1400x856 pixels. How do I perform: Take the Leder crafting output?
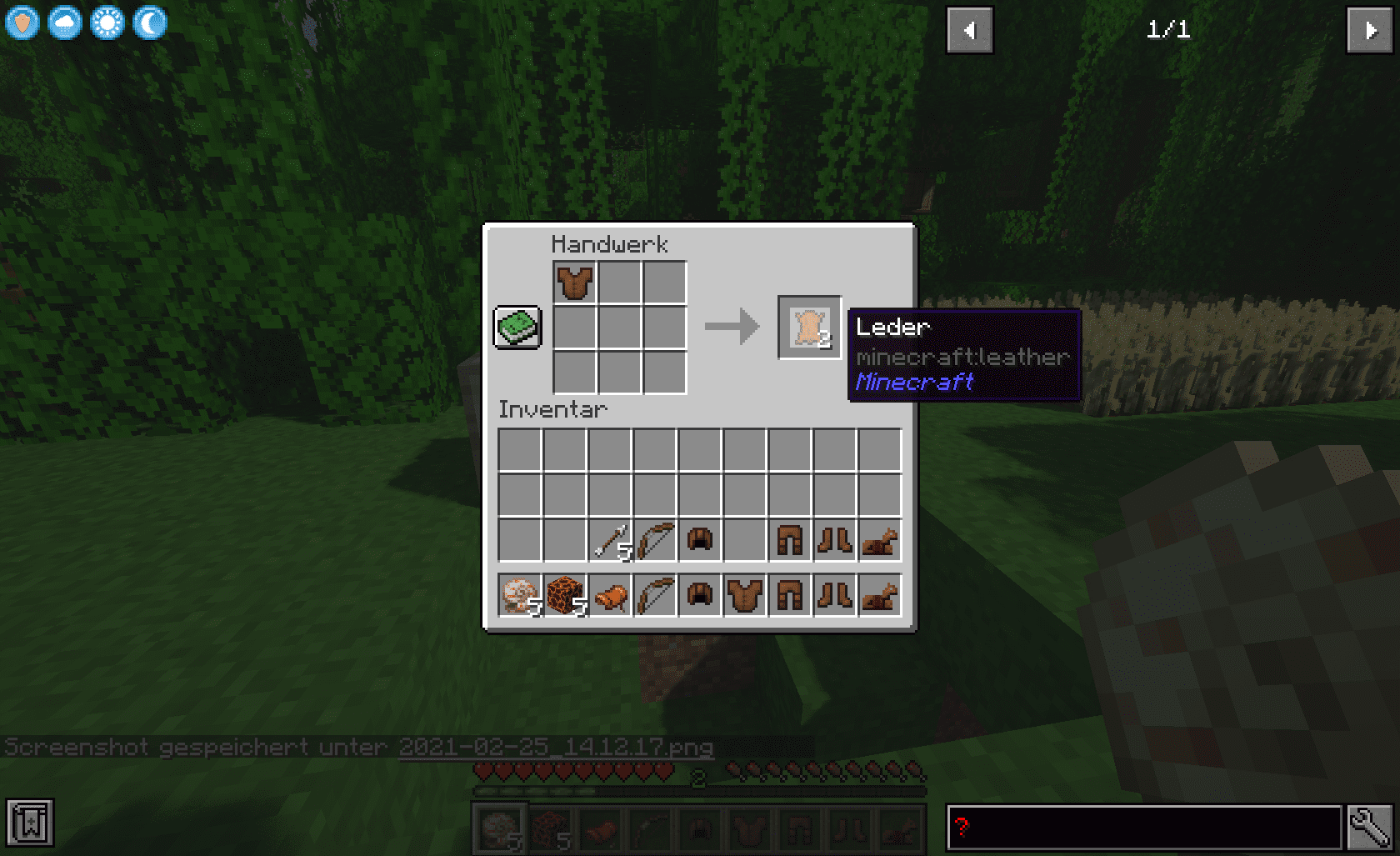(x=809, y=328)
